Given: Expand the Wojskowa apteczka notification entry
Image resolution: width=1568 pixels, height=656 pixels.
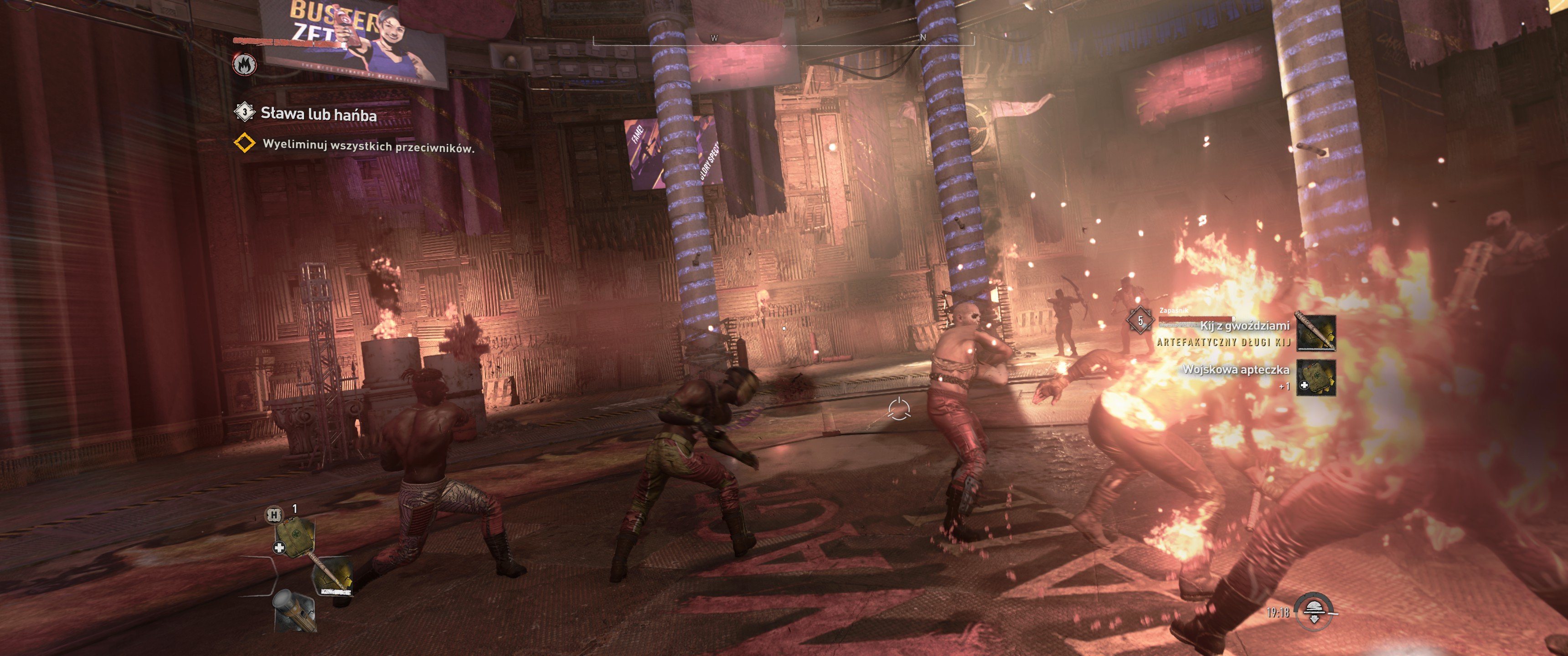Looking at the screenshot, I should [1238, 372].
